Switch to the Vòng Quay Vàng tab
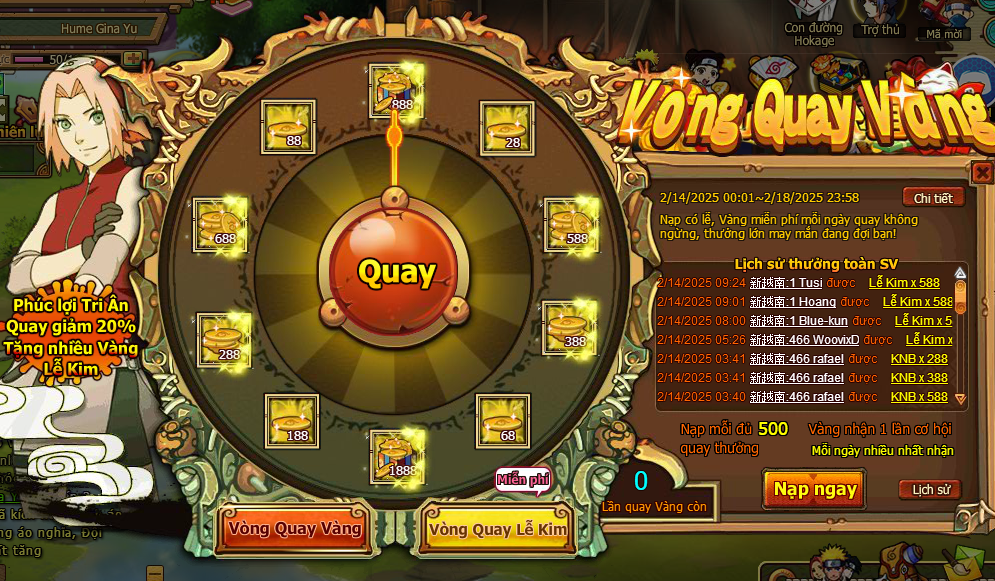995x581 pixels. [295, 527]
